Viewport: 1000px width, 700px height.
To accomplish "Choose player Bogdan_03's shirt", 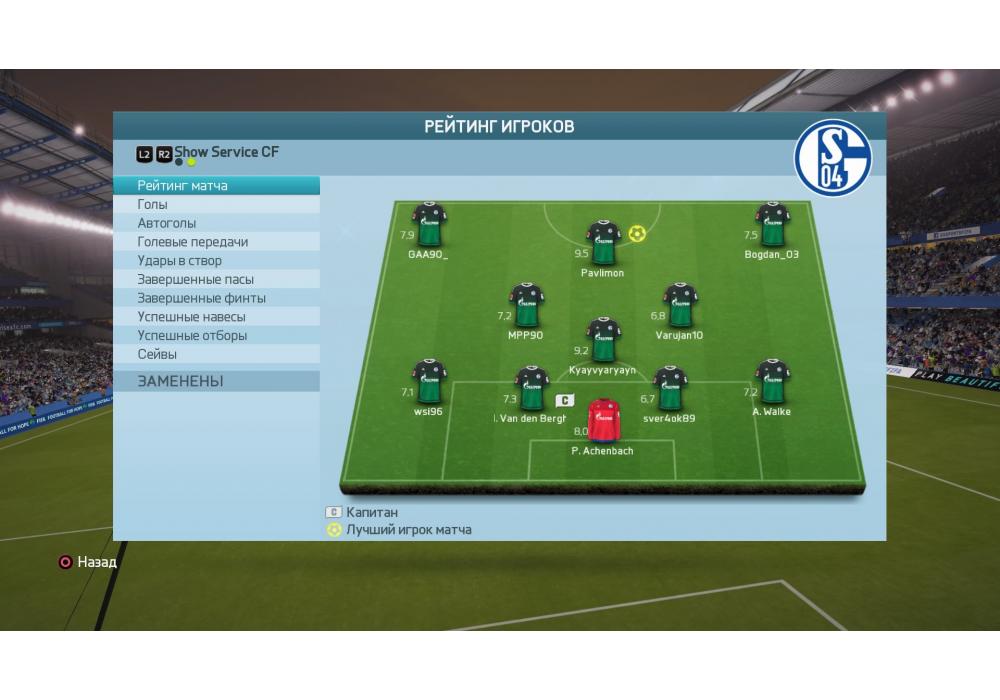I will tap(772, 225).
